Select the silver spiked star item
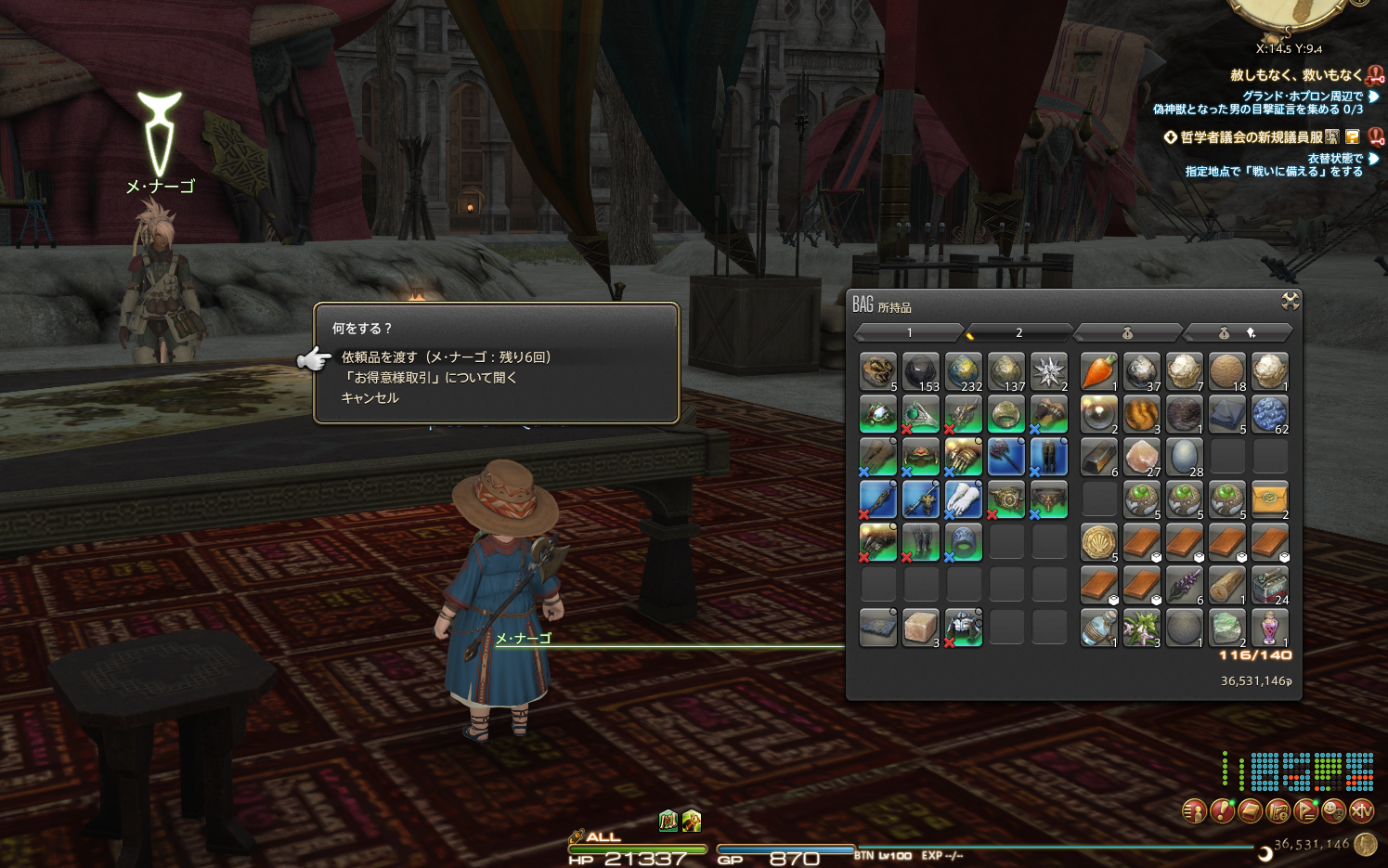 coord(1049,371)
